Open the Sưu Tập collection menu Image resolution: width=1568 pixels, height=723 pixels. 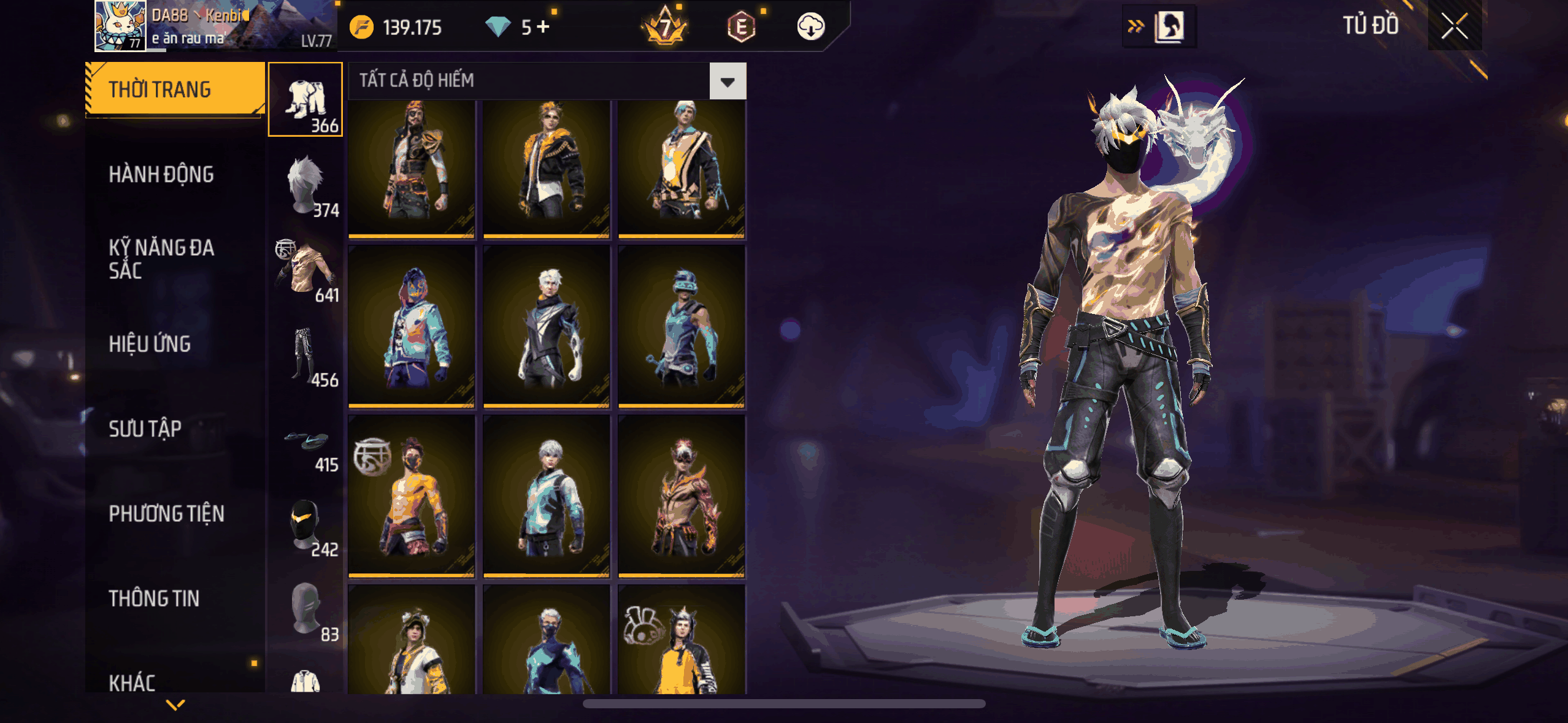(x=145, y=429)
